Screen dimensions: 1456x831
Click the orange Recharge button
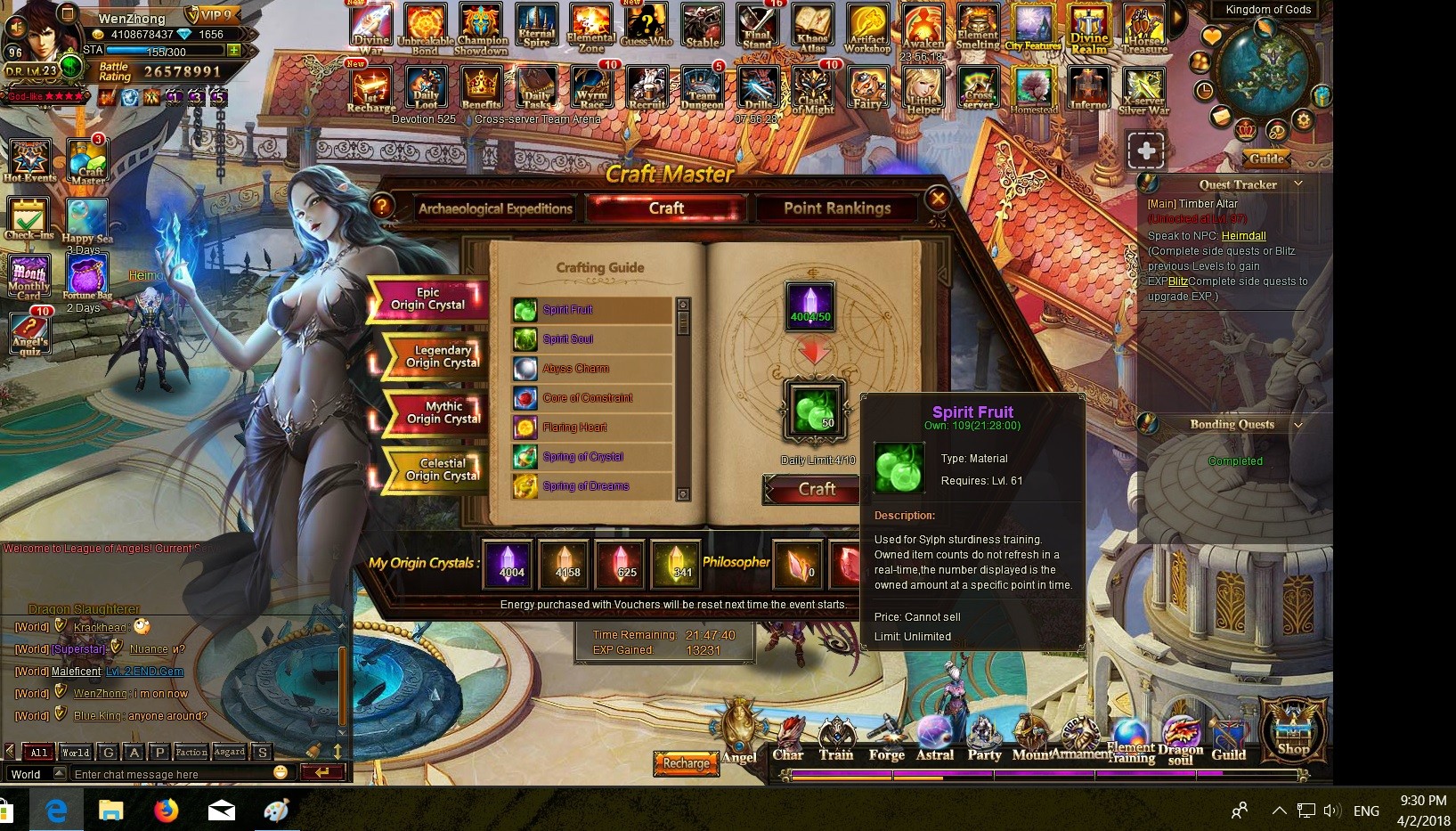pyautogui.click(x=686, y=763)
